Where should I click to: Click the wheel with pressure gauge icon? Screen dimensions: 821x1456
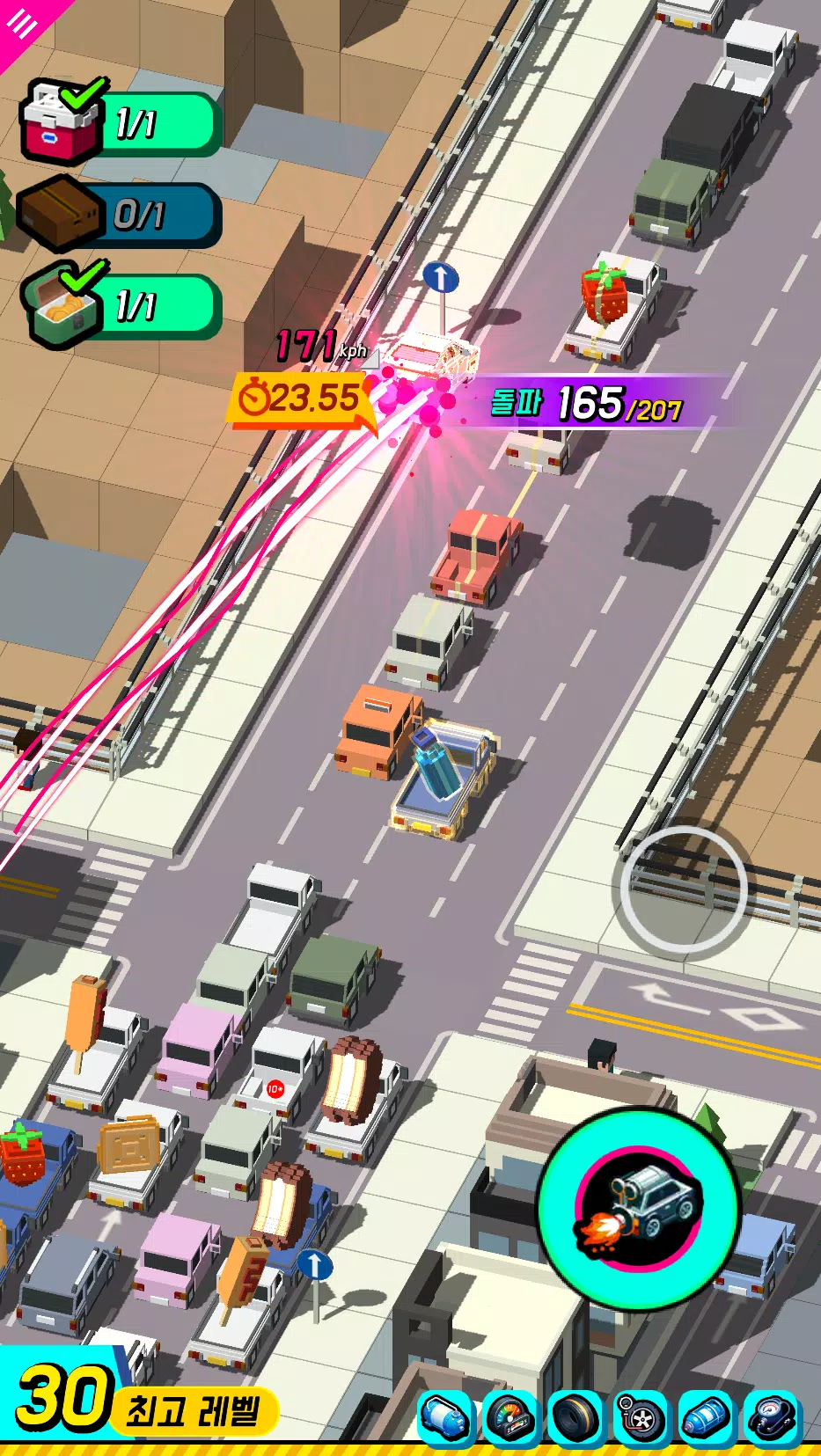click(x=641, y=1417)
